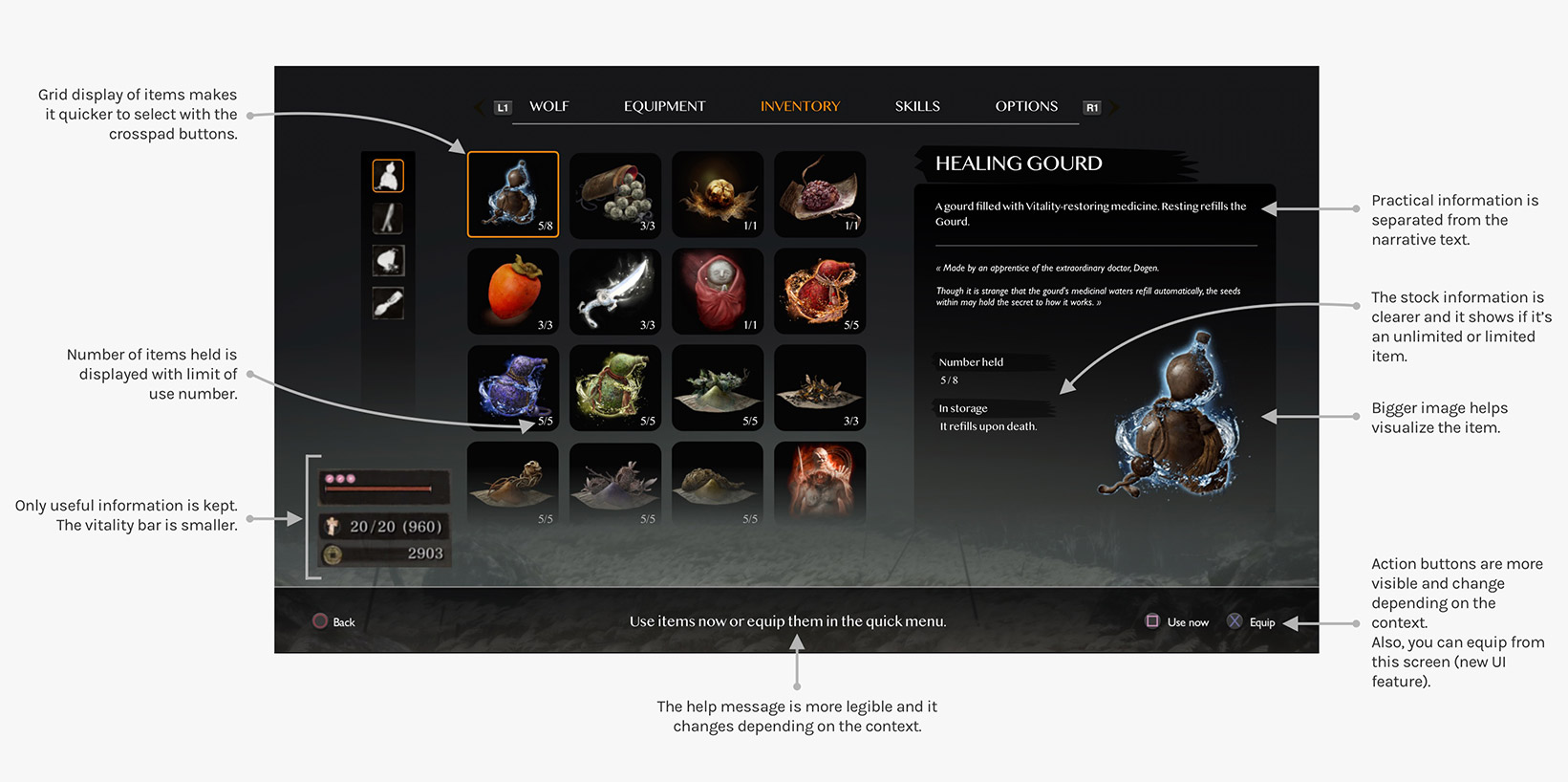Switch to the Wolf tab
This screenshot has width=1568, height=782.
pos(548,106)
